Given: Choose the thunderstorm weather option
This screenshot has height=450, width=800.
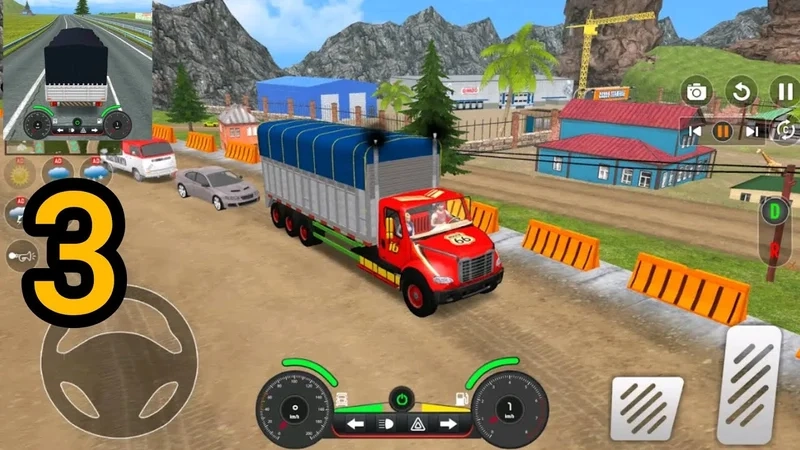Looking at the screenshot, I should [19, 212].
